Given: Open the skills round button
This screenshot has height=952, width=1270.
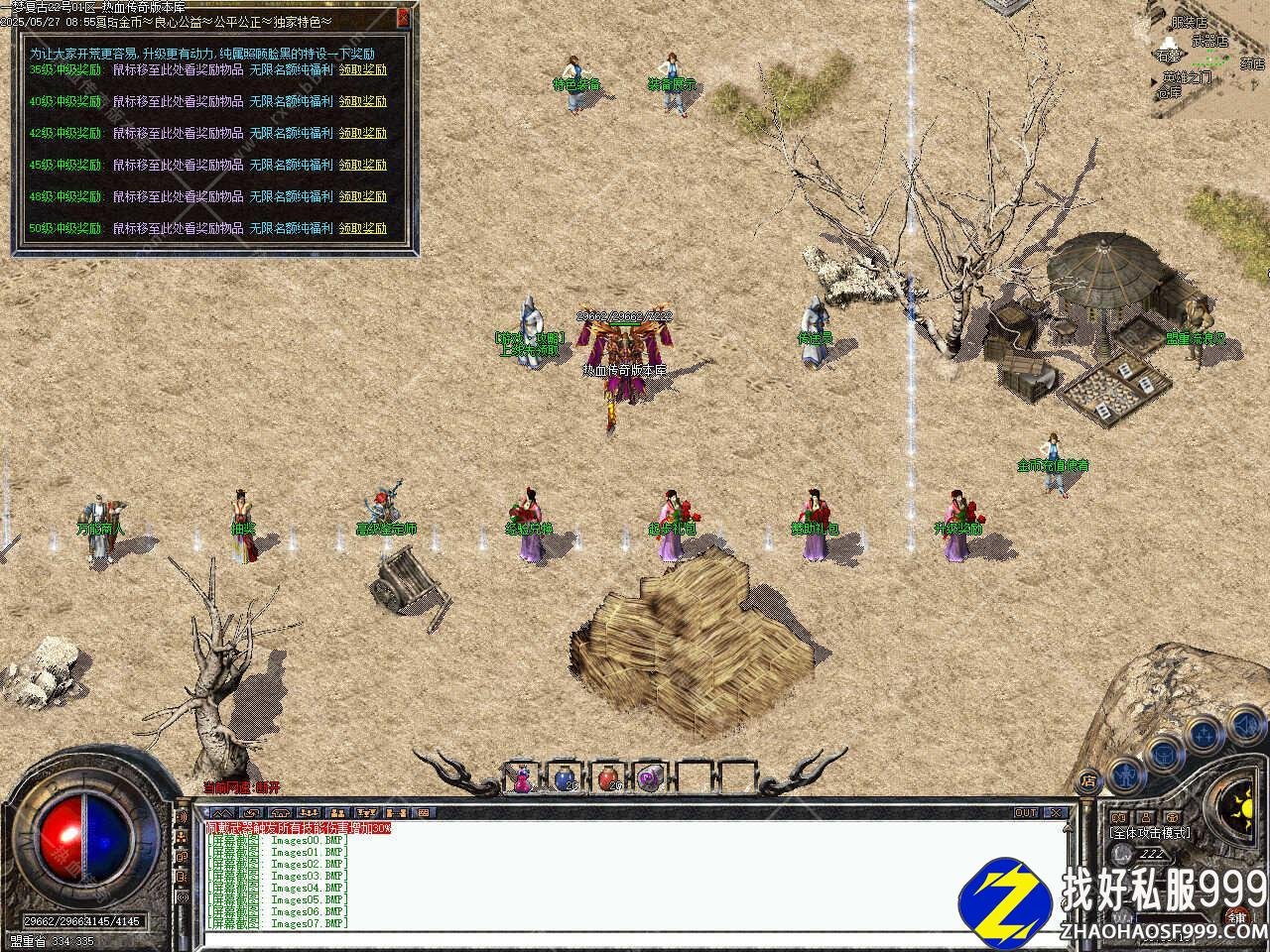Looking at the screenshot, I should [x=1204, y=735].
